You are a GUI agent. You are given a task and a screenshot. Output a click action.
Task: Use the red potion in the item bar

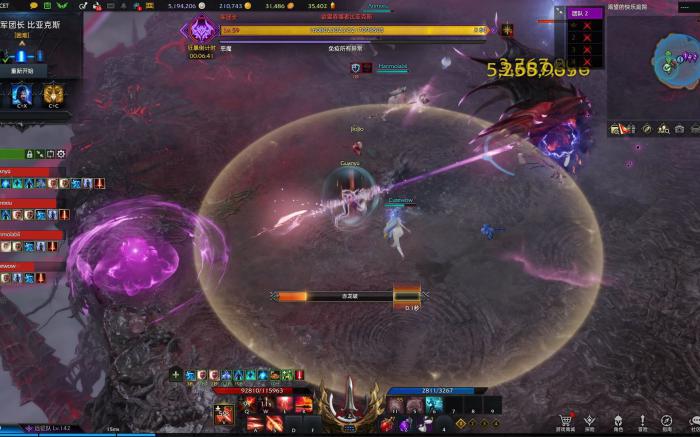387,425
